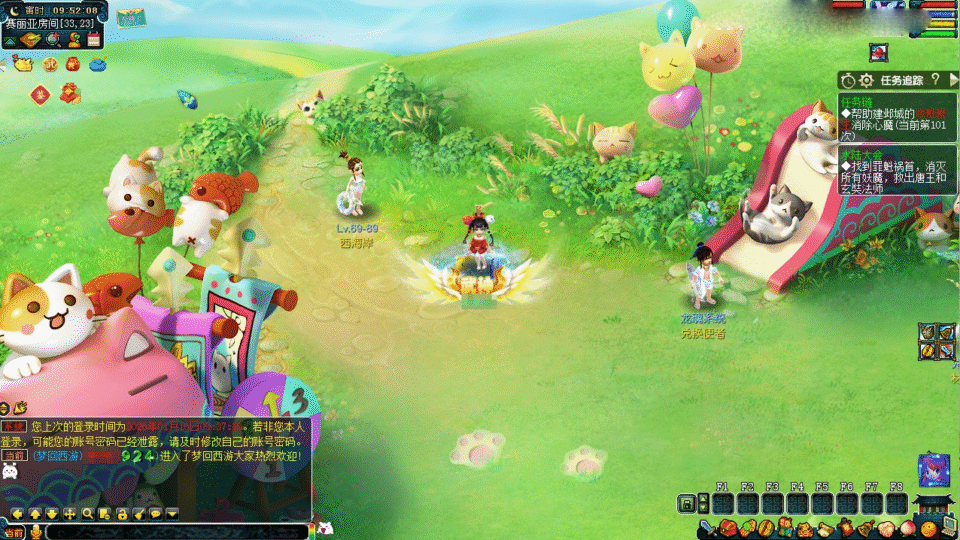Open the blue slime creature icon

(98, 64)
